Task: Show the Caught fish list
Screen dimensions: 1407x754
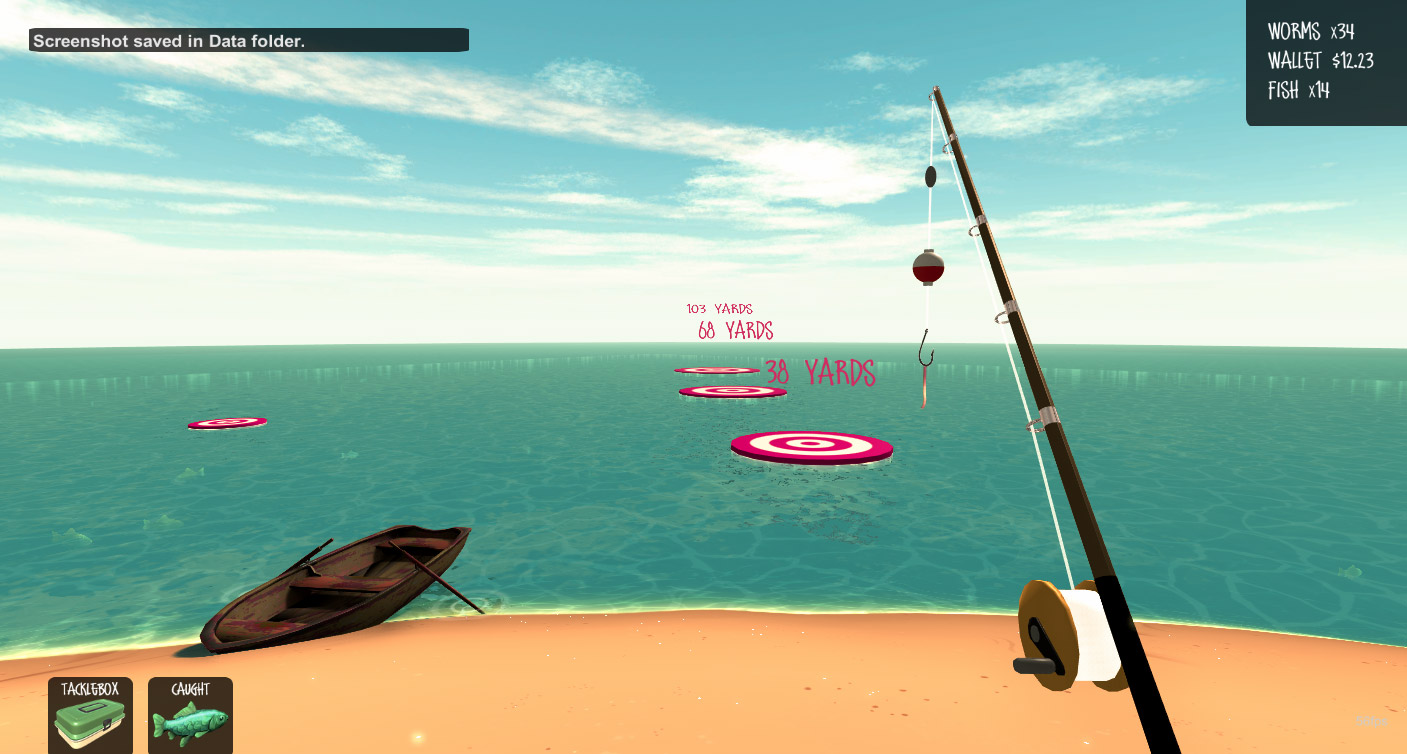Action: click(190, 716)
